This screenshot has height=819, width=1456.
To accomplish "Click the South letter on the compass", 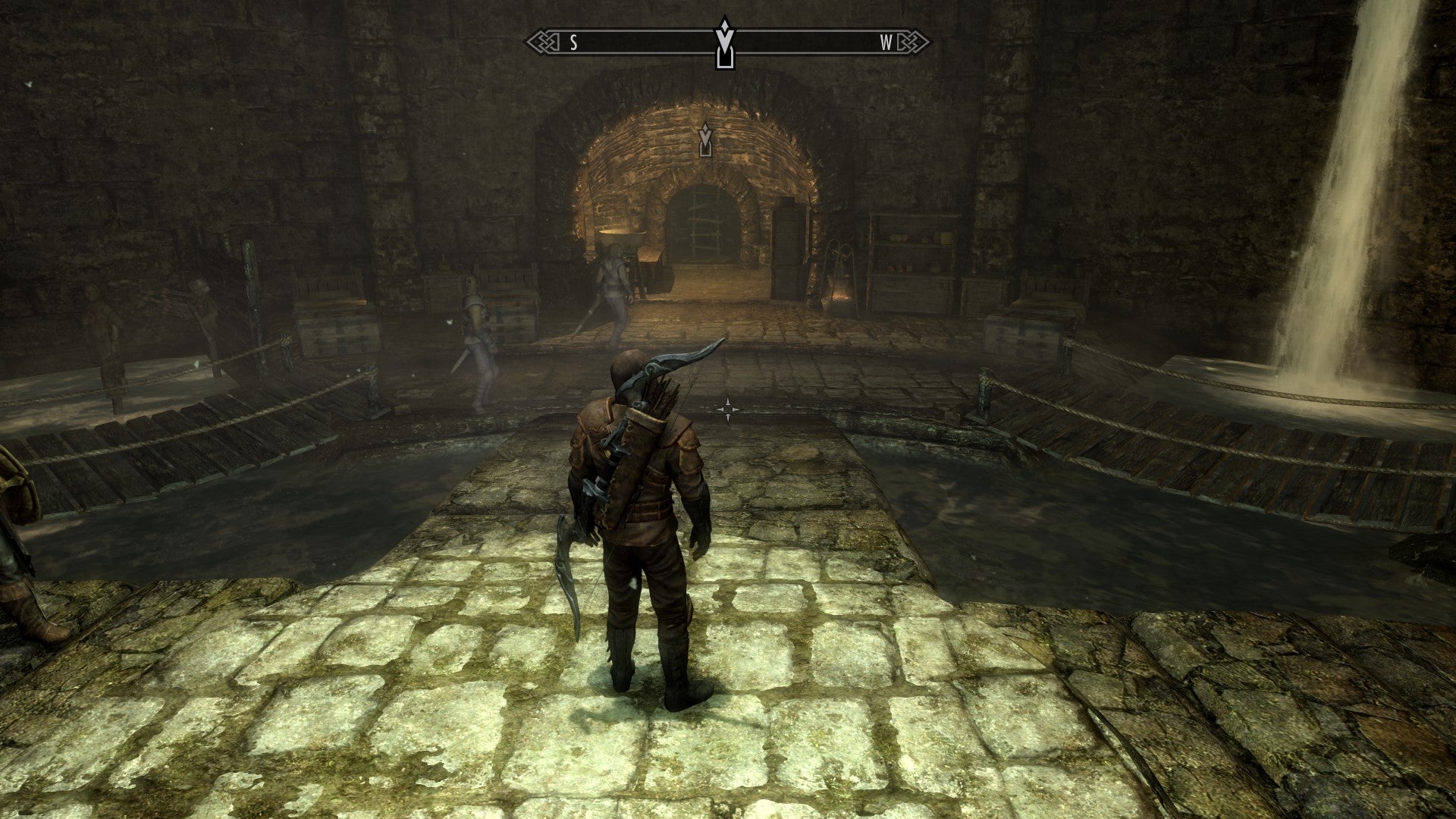I will click(x=574, y=42).
